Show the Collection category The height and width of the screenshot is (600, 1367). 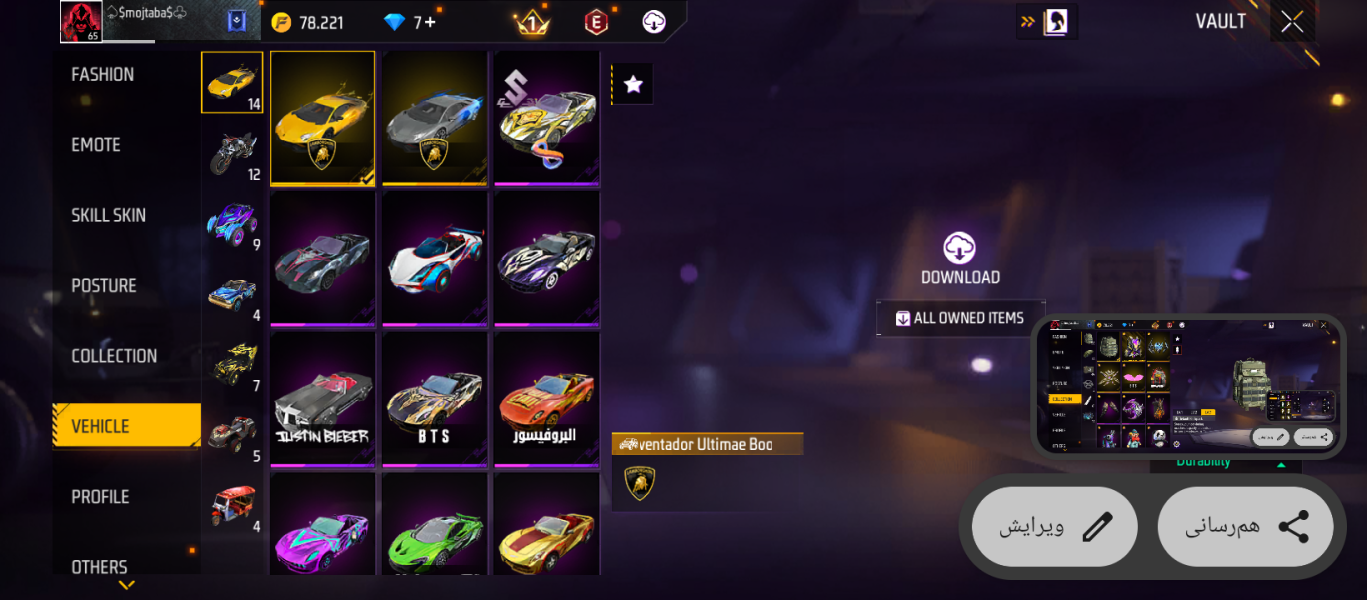coord(114,356)
